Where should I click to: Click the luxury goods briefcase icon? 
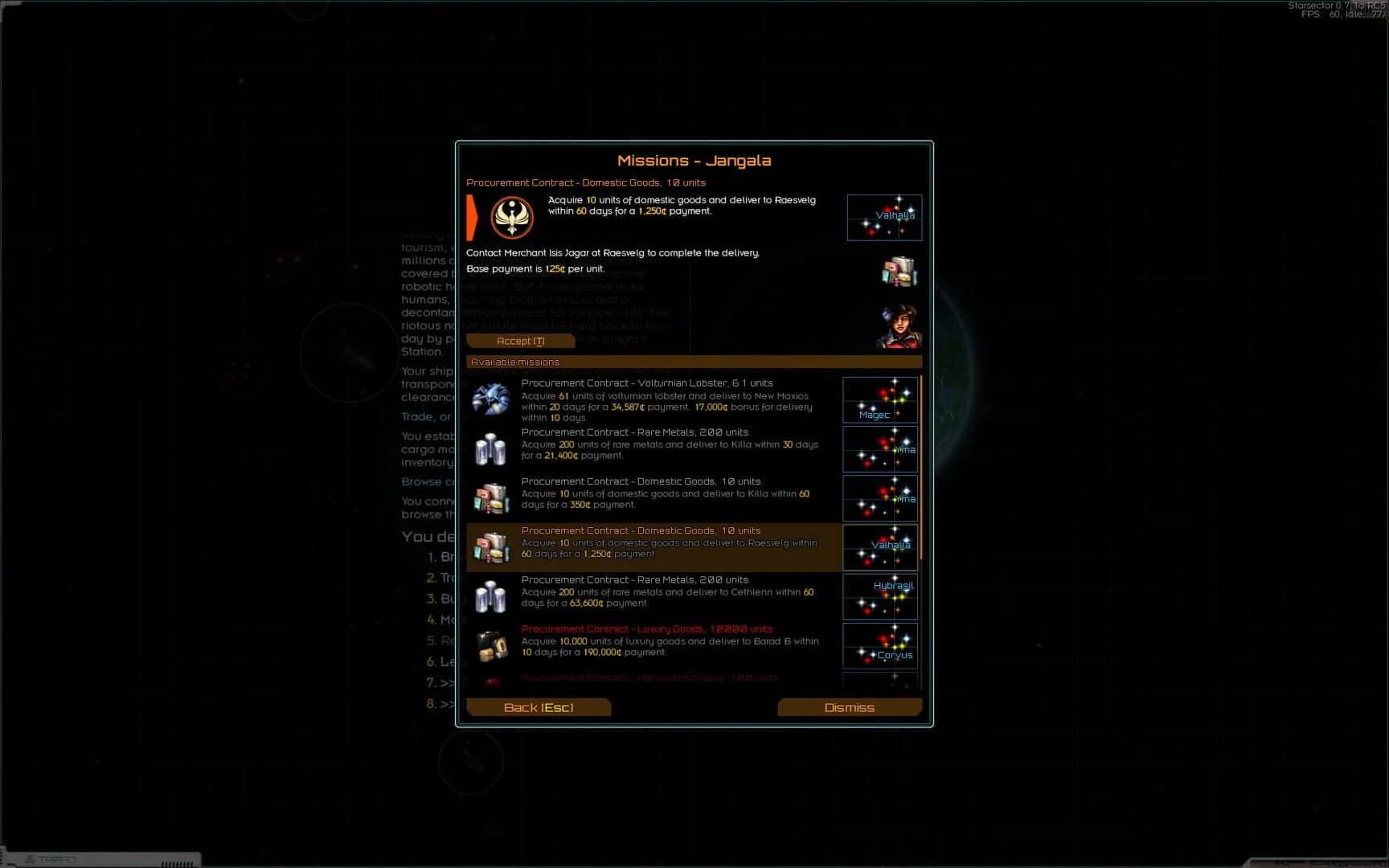492,645
